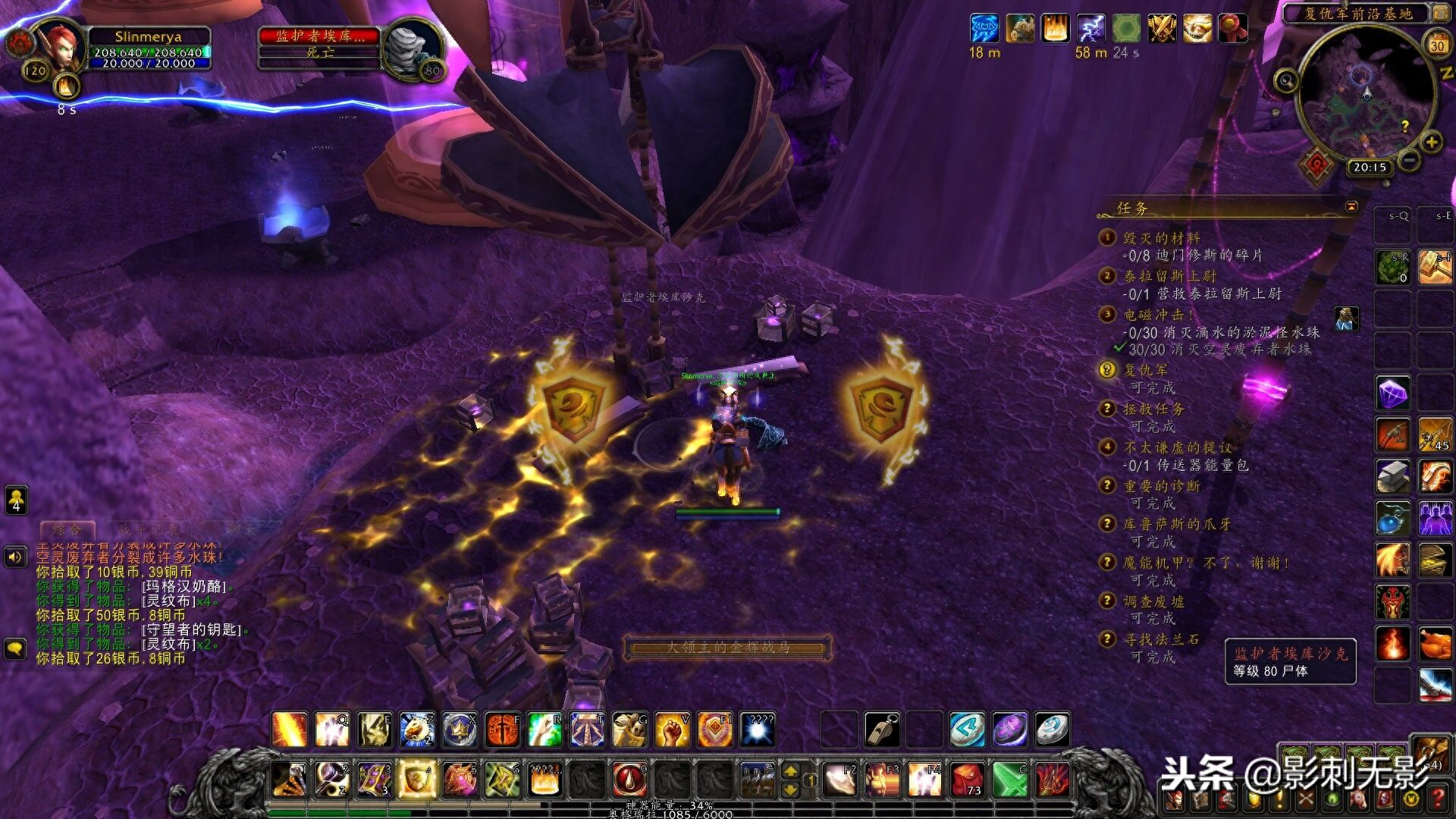The height and width of the screenshot is (819, 1456).
Task: Collapse the 任务 quest tracker header
Action: pos(1351,207)
